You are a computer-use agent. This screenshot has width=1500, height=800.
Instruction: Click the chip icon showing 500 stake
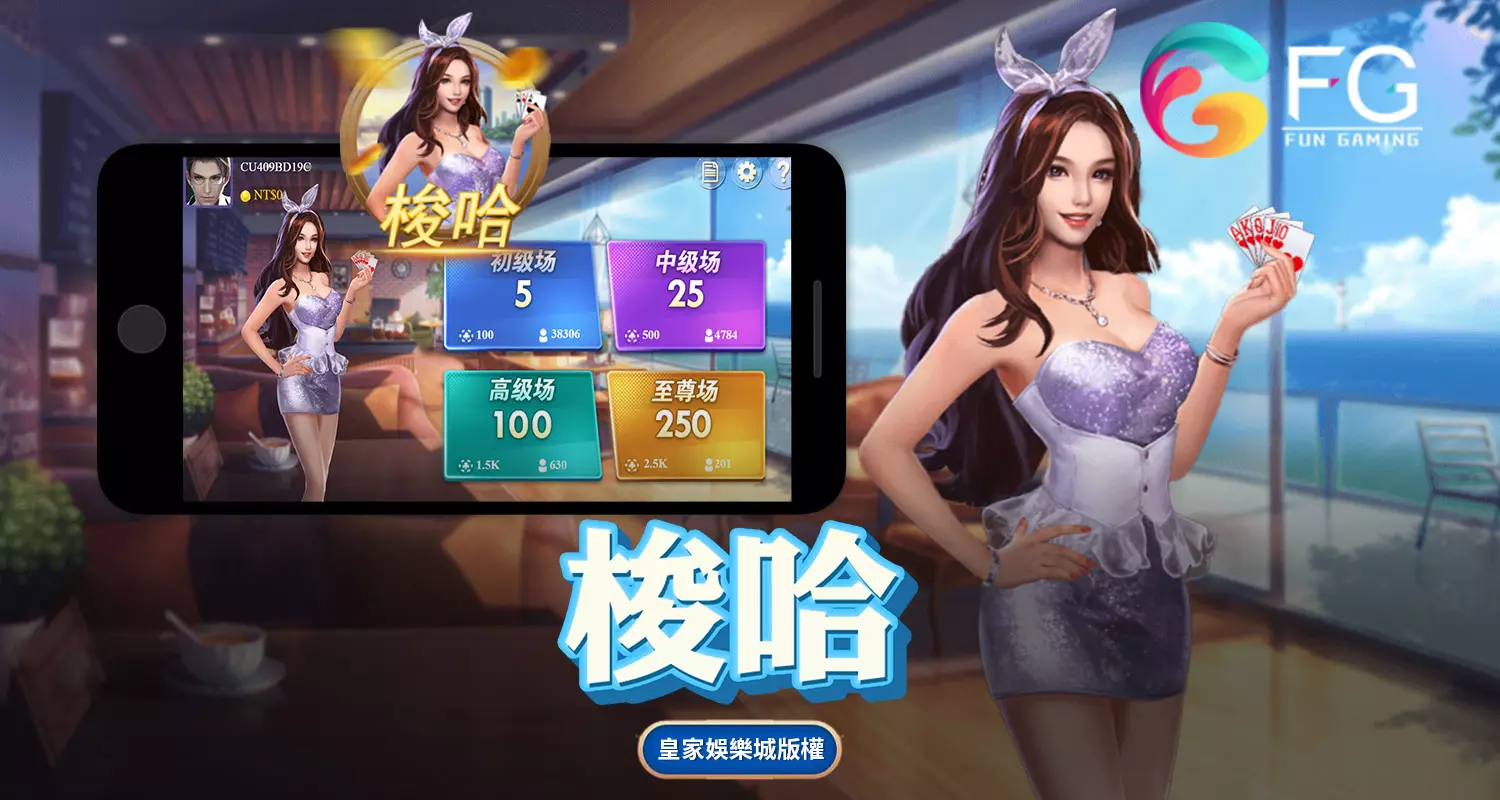click(631, 336)
